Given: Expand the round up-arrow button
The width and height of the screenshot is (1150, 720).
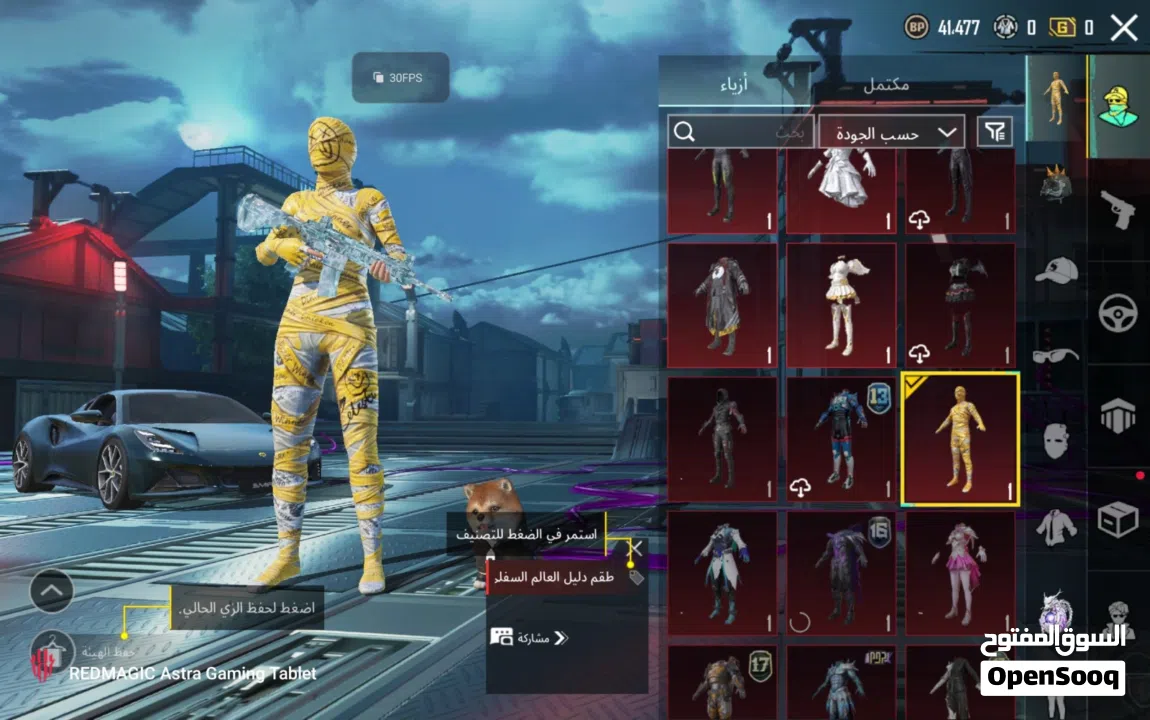Looking at the screenshot, I should pyautogui.click(x=52, y=591).
